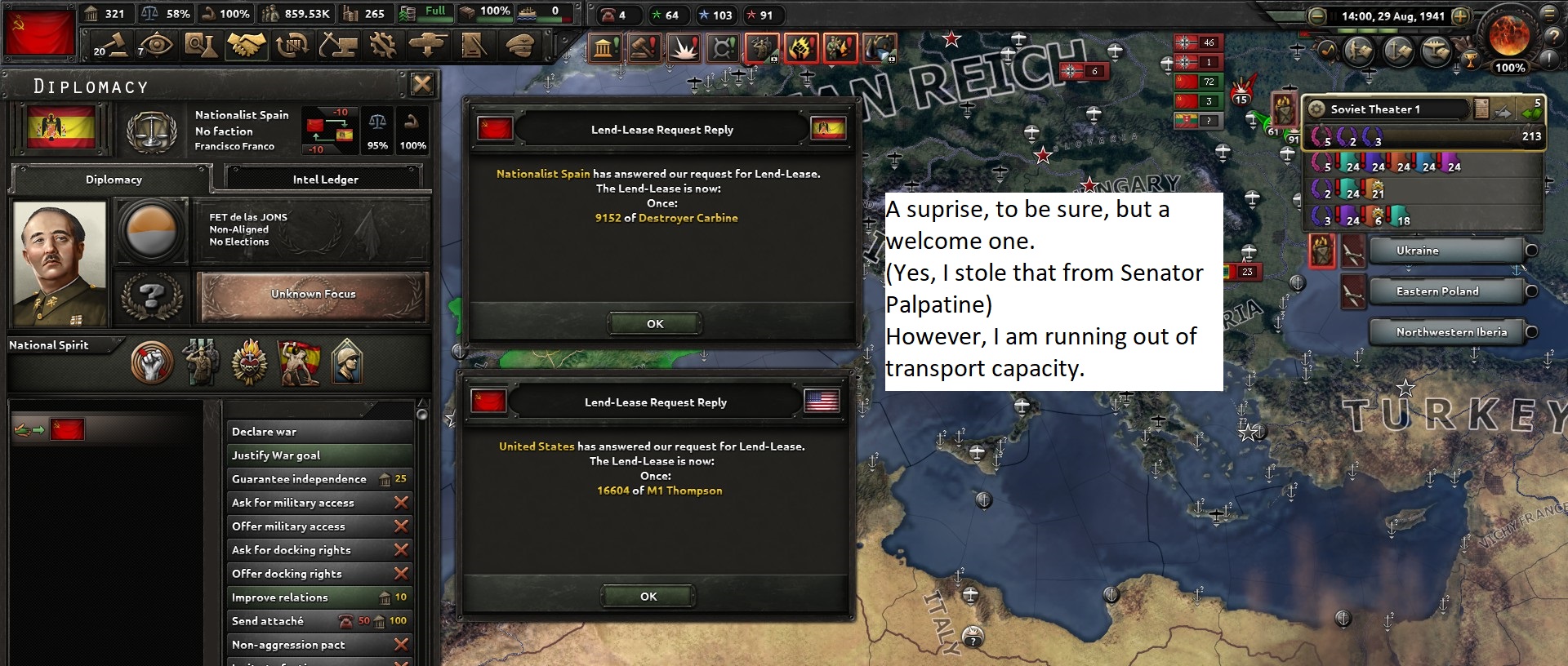
Task: Open the Production screen via the anvil icon
Action: coord(336,45)
